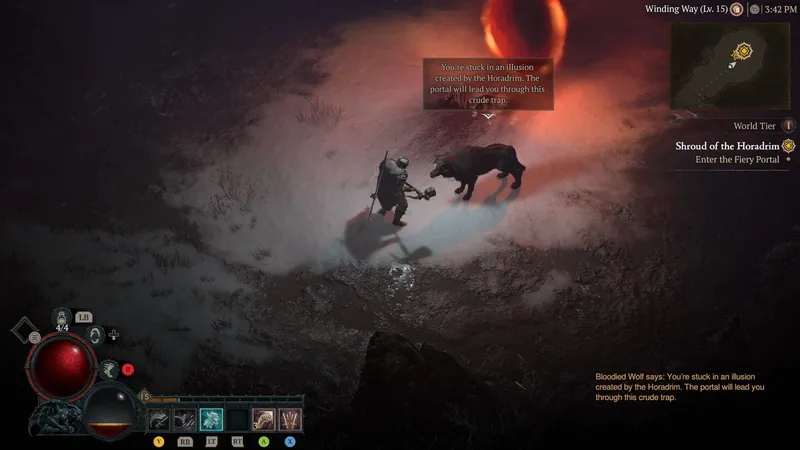
Task: Use the healing potion icon
Action: click(x=62, y=317)
